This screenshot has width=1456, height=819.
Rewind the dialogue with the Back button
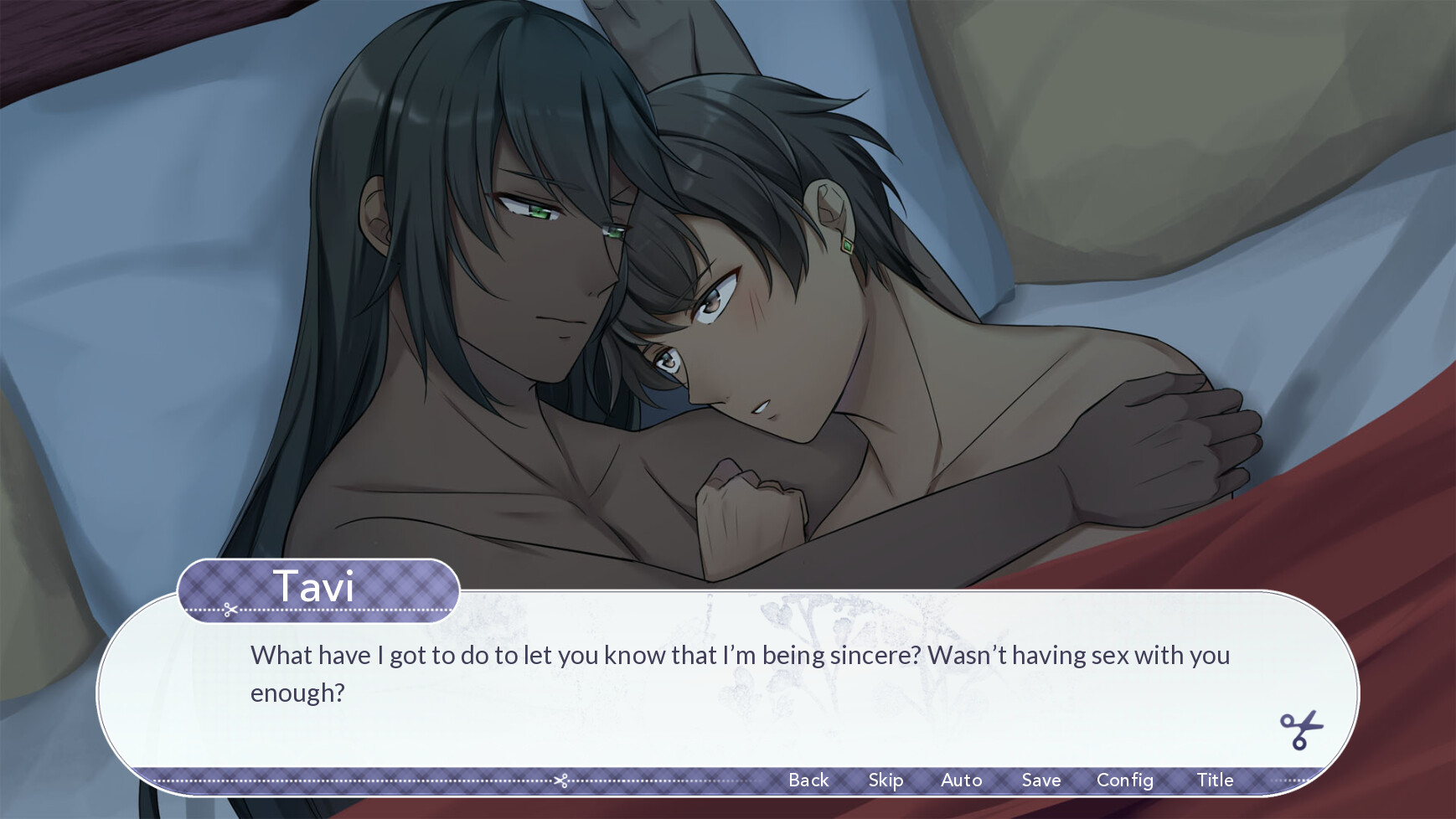[808, 780]
